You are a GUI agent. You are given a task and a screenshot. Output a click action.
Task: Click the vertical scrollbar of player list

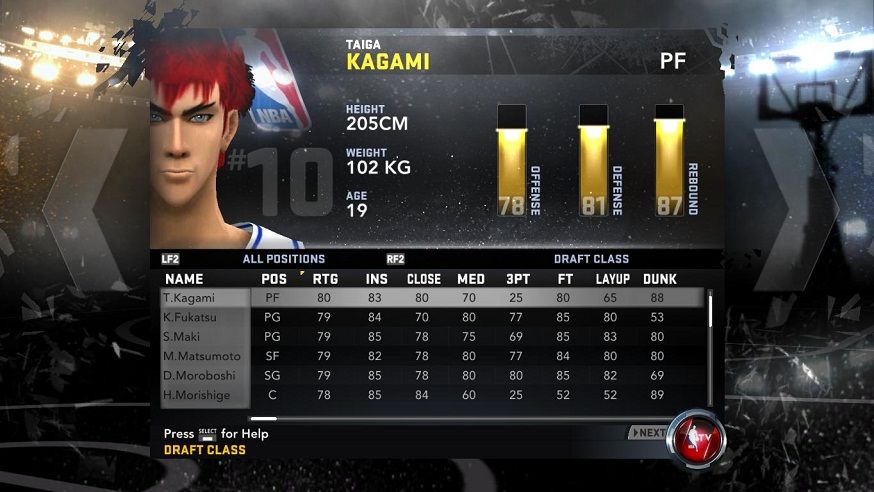click(711, 310)
